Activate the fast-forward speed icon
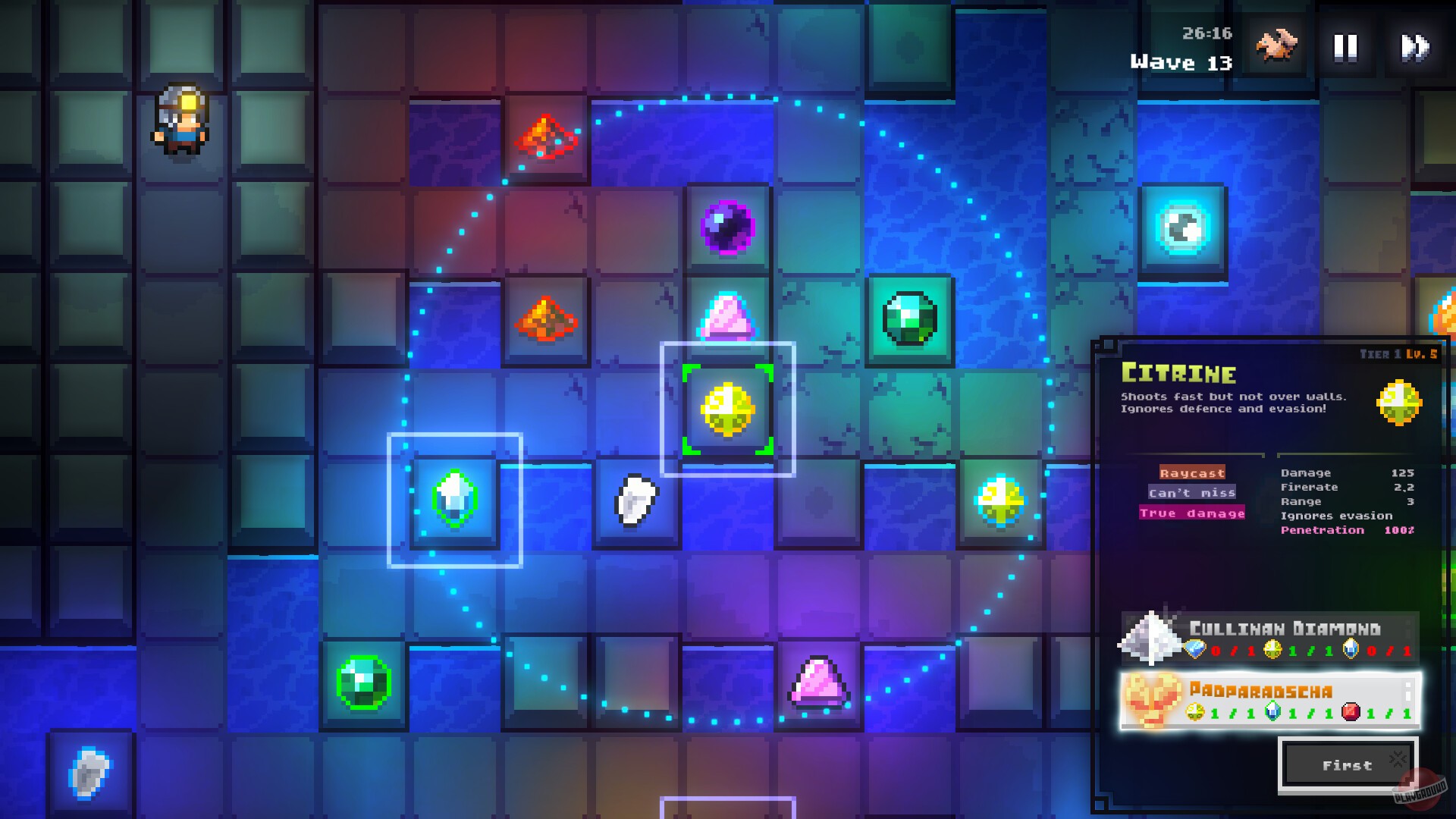This screenshot has width=1456, height=819. (x=1415, y=47)
